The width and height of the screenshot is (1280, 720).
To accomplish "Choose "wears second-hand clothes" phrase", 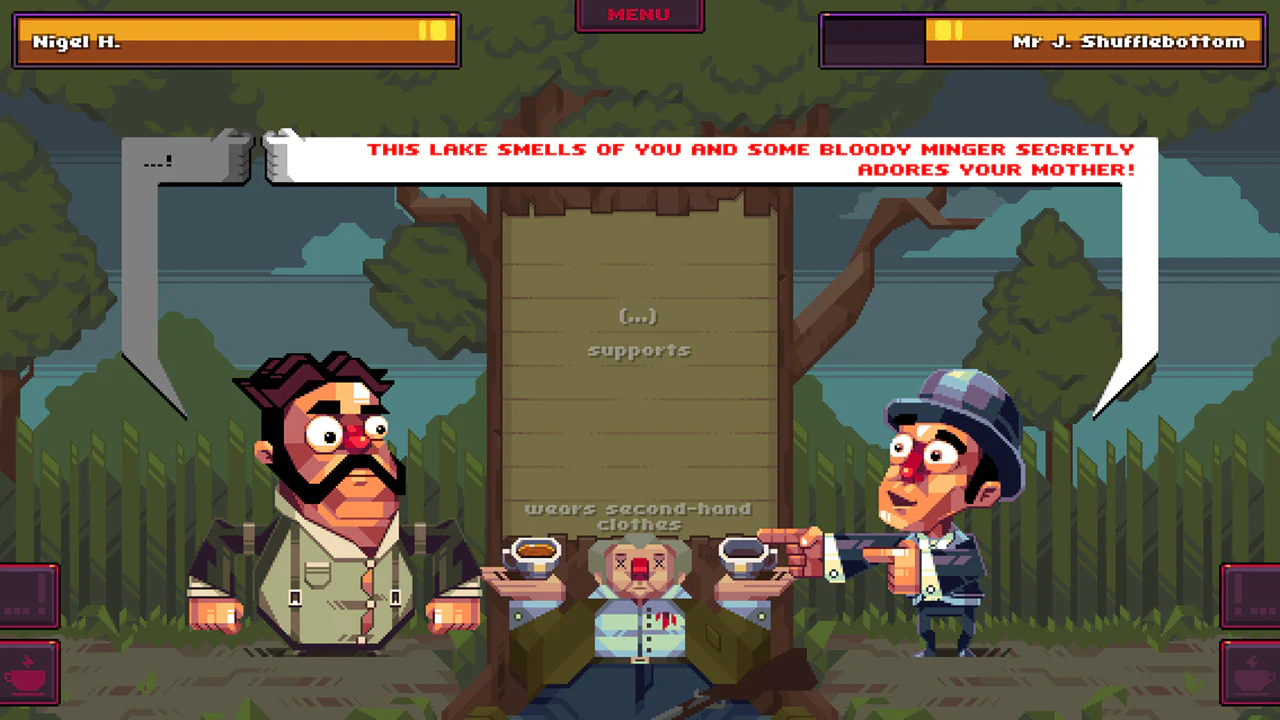I will click(x=639, y=515).
